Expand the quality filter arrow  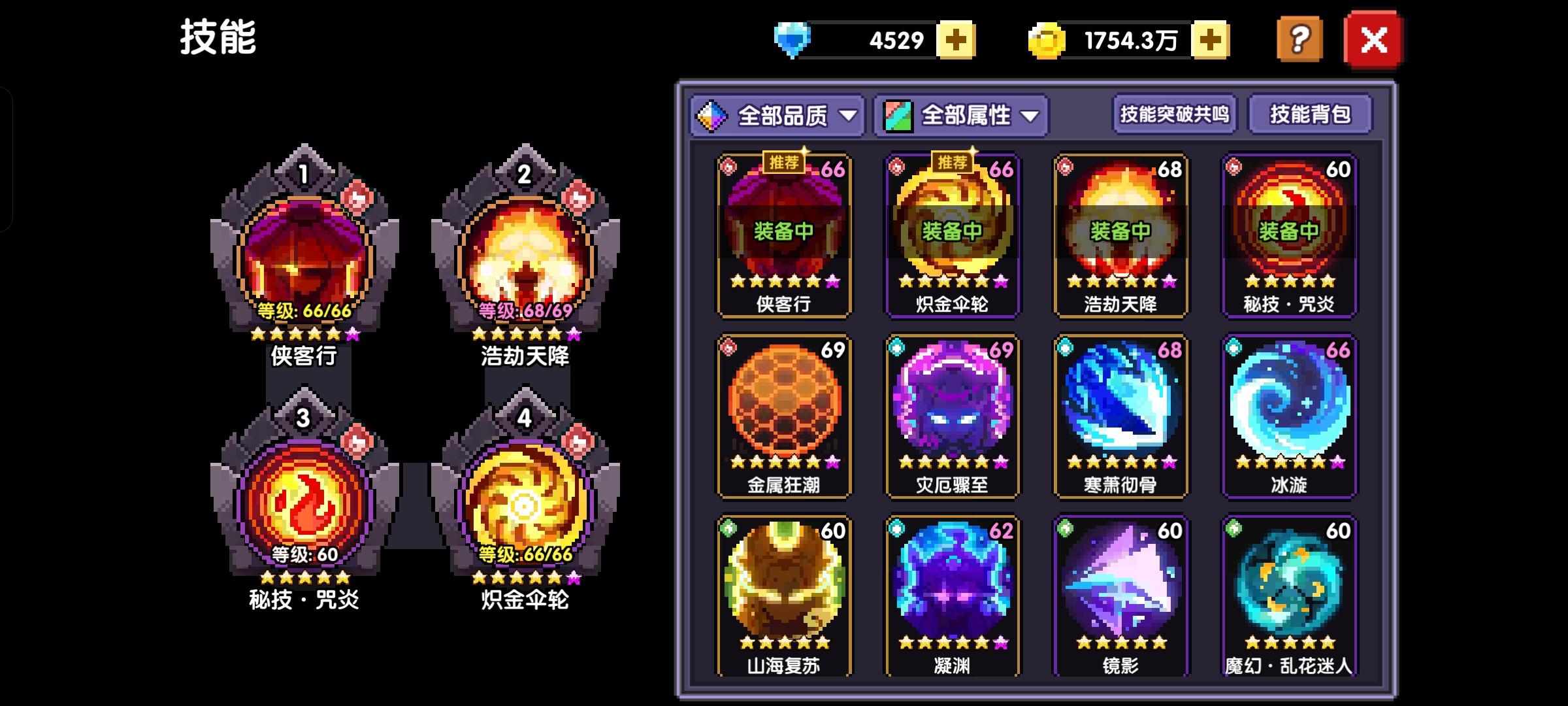[849, 116]
